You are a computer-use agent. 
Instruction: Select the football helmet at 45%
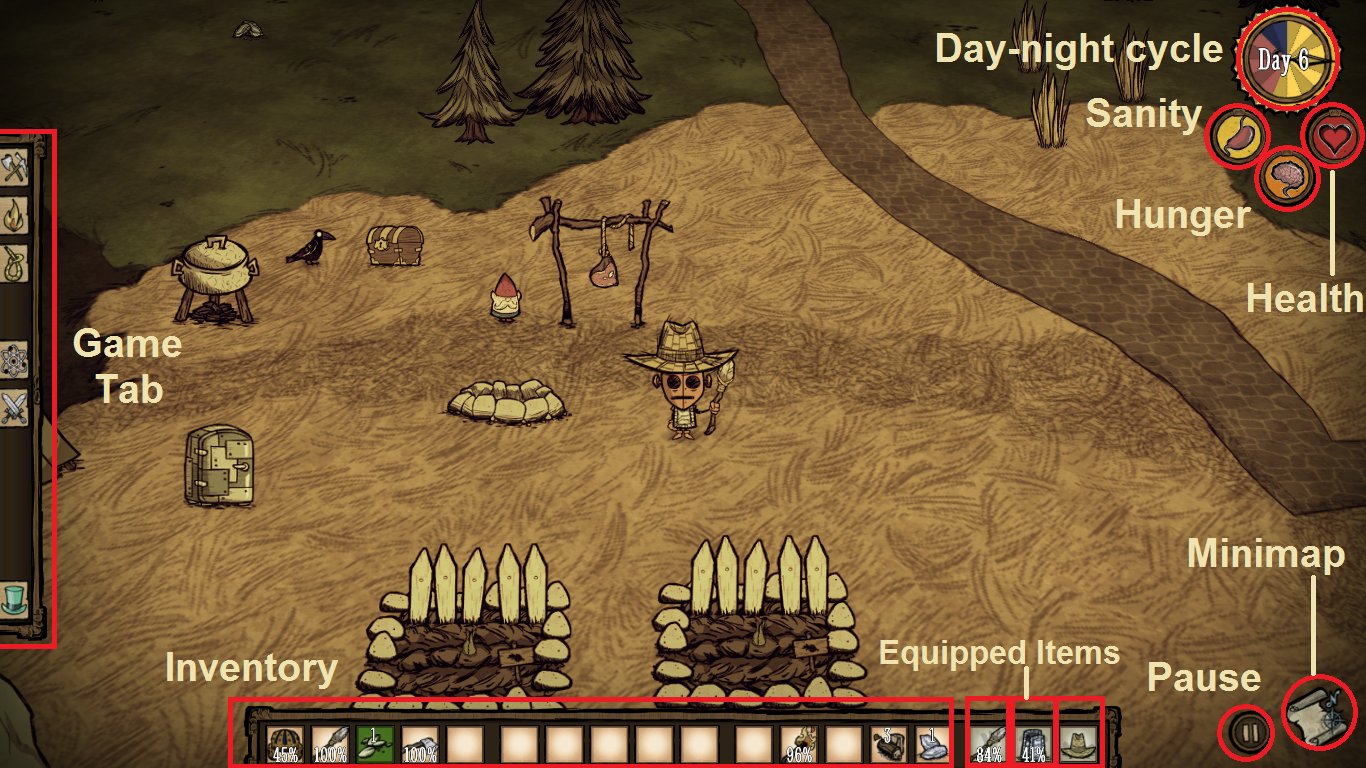click(285, 745)
